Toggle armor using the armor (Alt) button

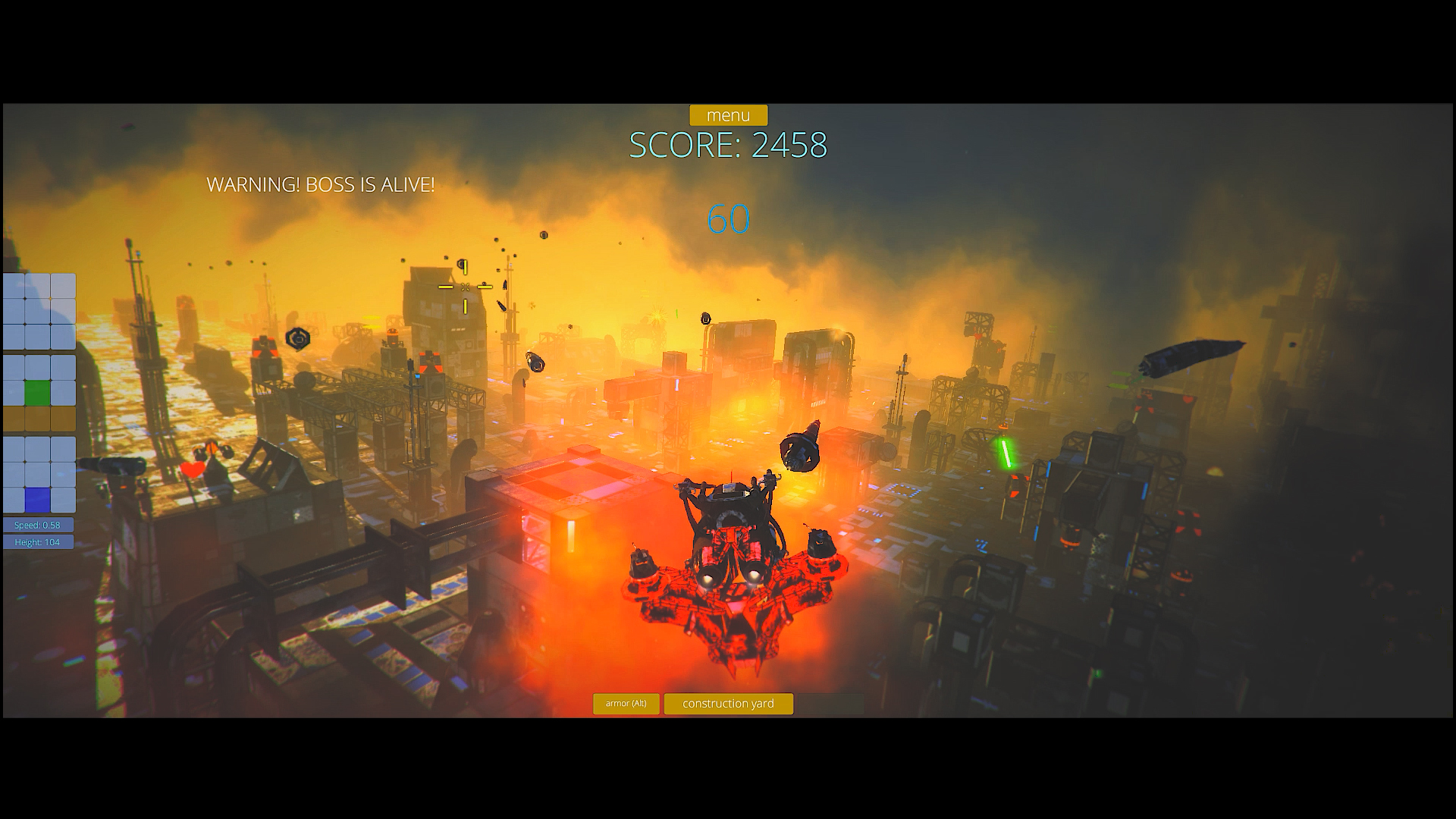coord(626,704)
